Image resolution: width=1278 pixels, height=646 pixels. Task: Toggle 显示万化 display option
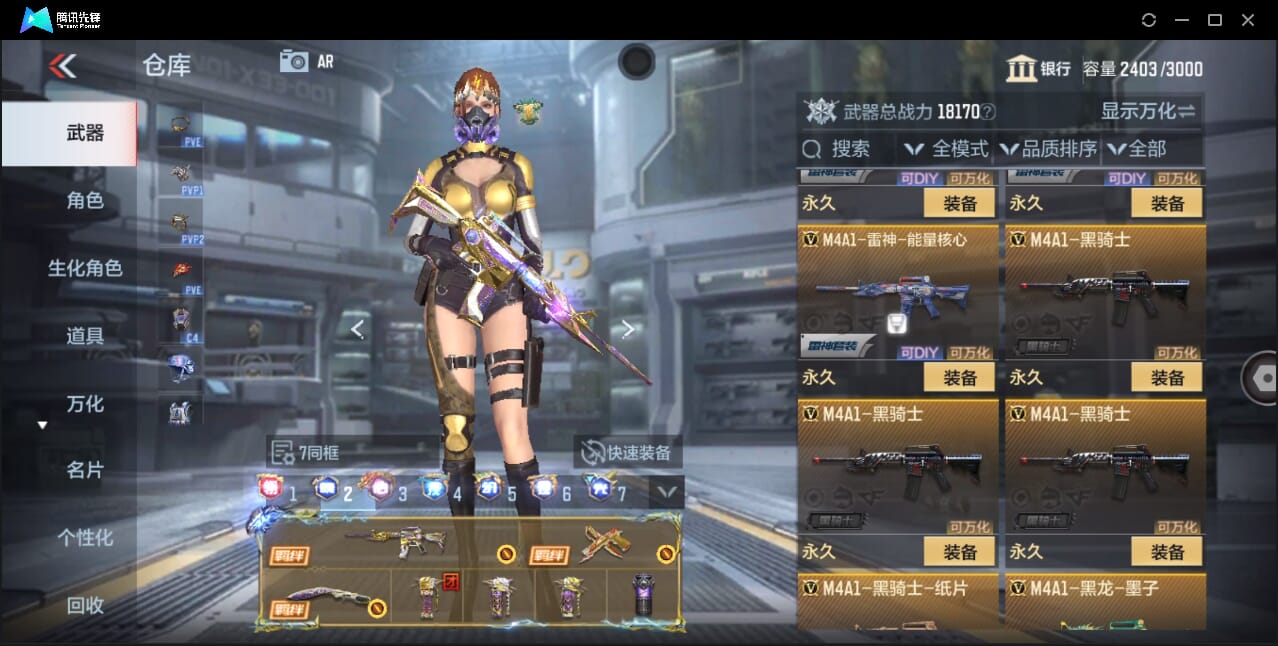click(x=1148, y=111)
